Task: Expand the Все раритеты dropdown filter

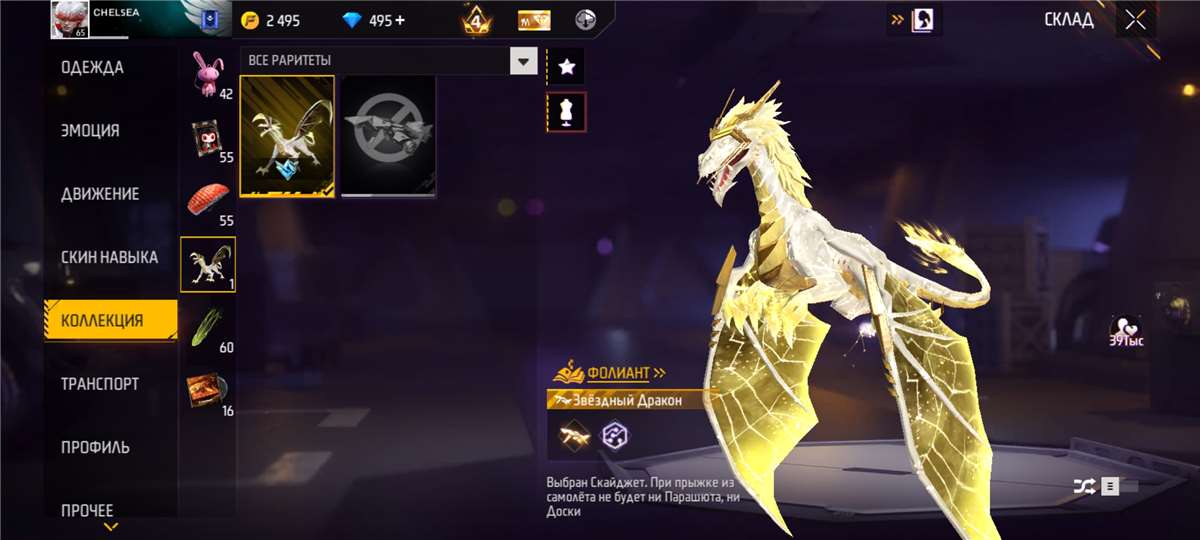Action: 524,62
